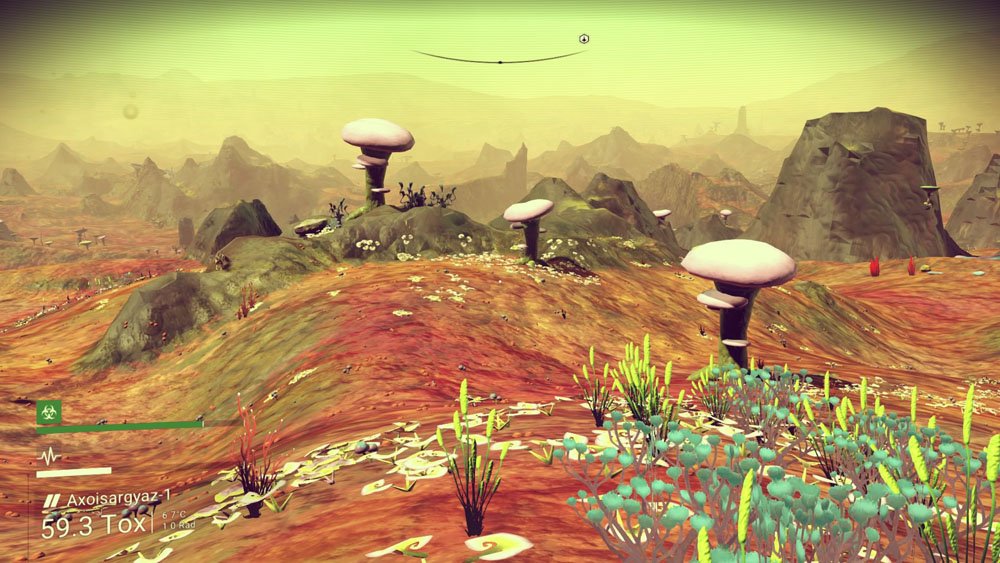
Task: Select the Axoisargyaz-1 planet name label
Action: click(118, 498)
